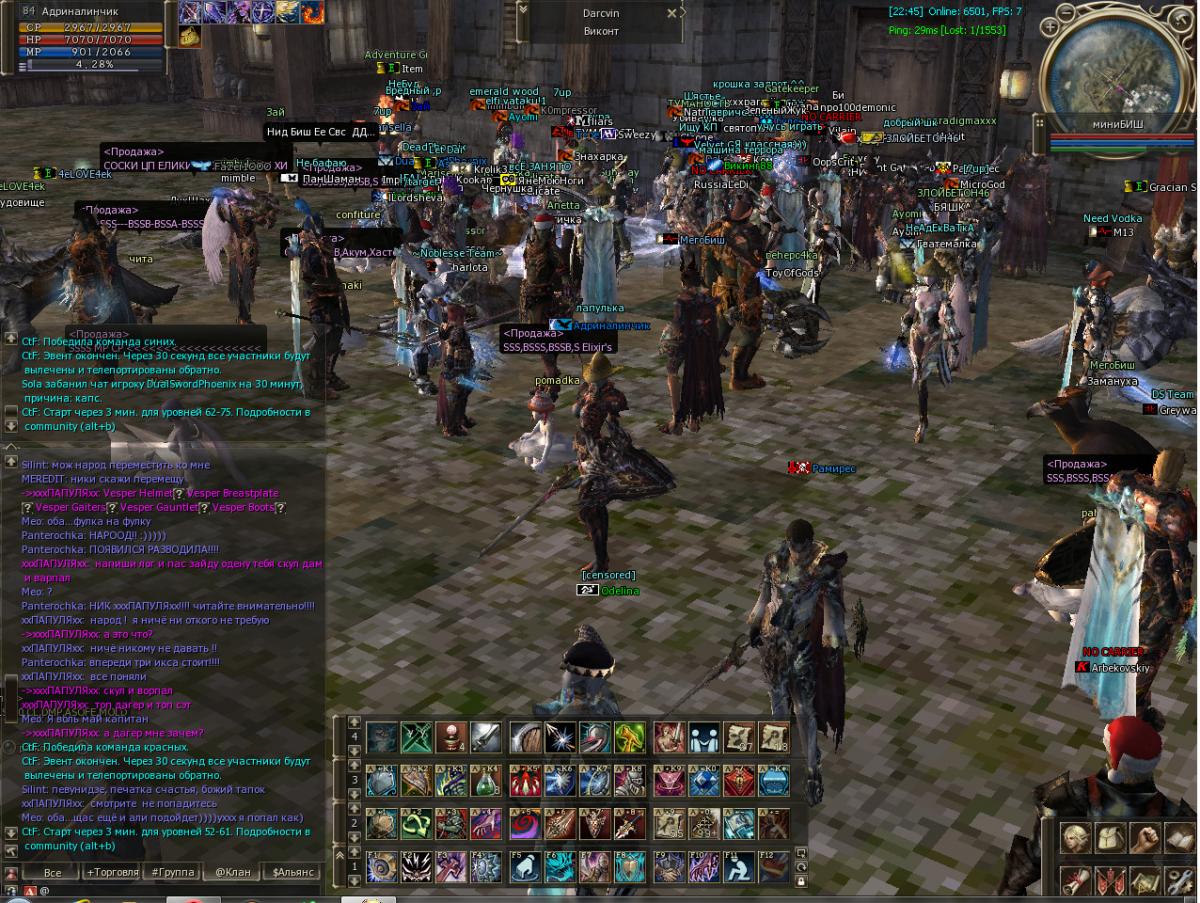The height and width of the screenshot is (903, 1200).
Task: Open the character status menu icon
Action: point(1076,837)
